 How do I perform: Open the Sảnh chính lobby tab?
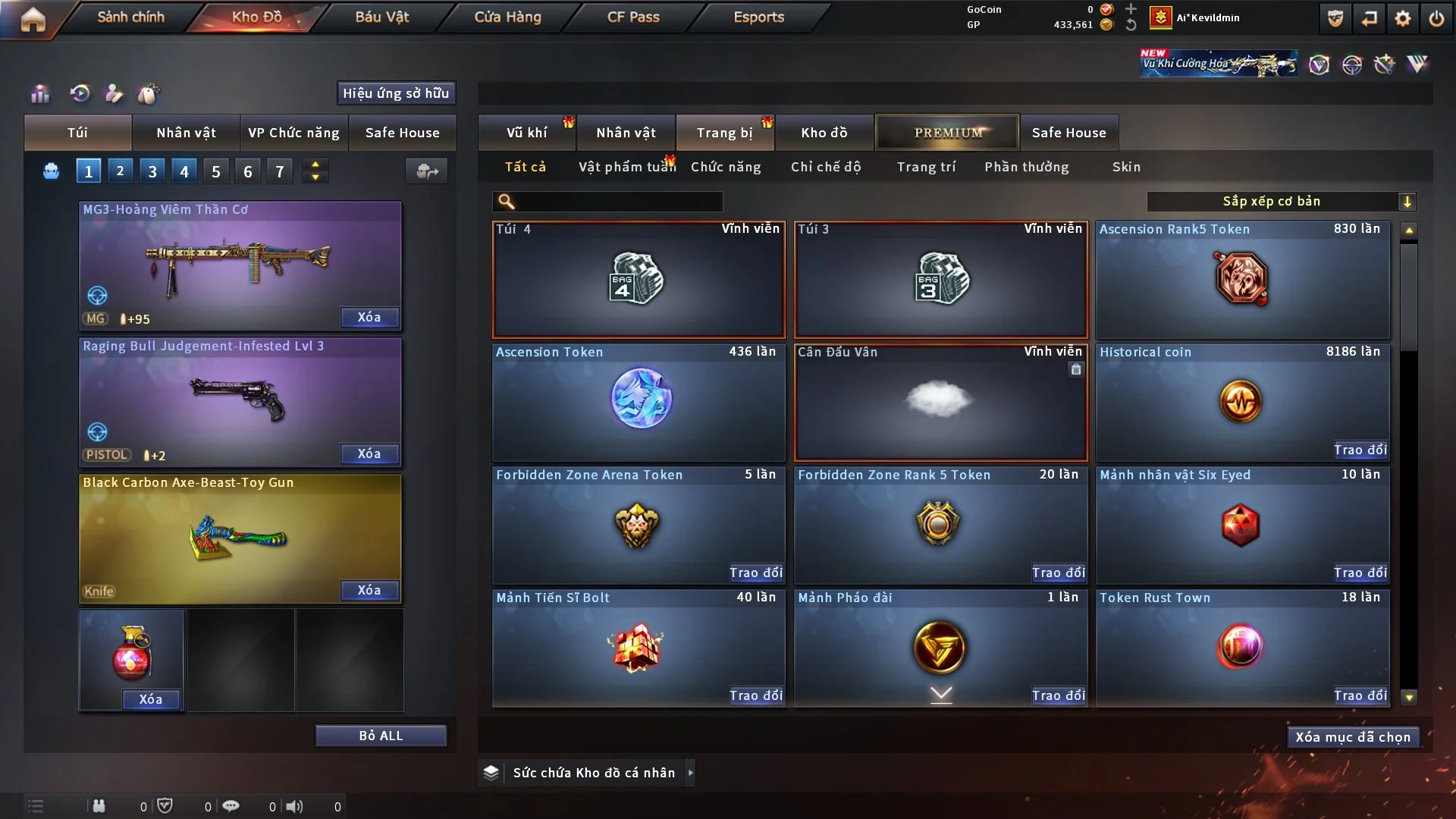[130, 17]
